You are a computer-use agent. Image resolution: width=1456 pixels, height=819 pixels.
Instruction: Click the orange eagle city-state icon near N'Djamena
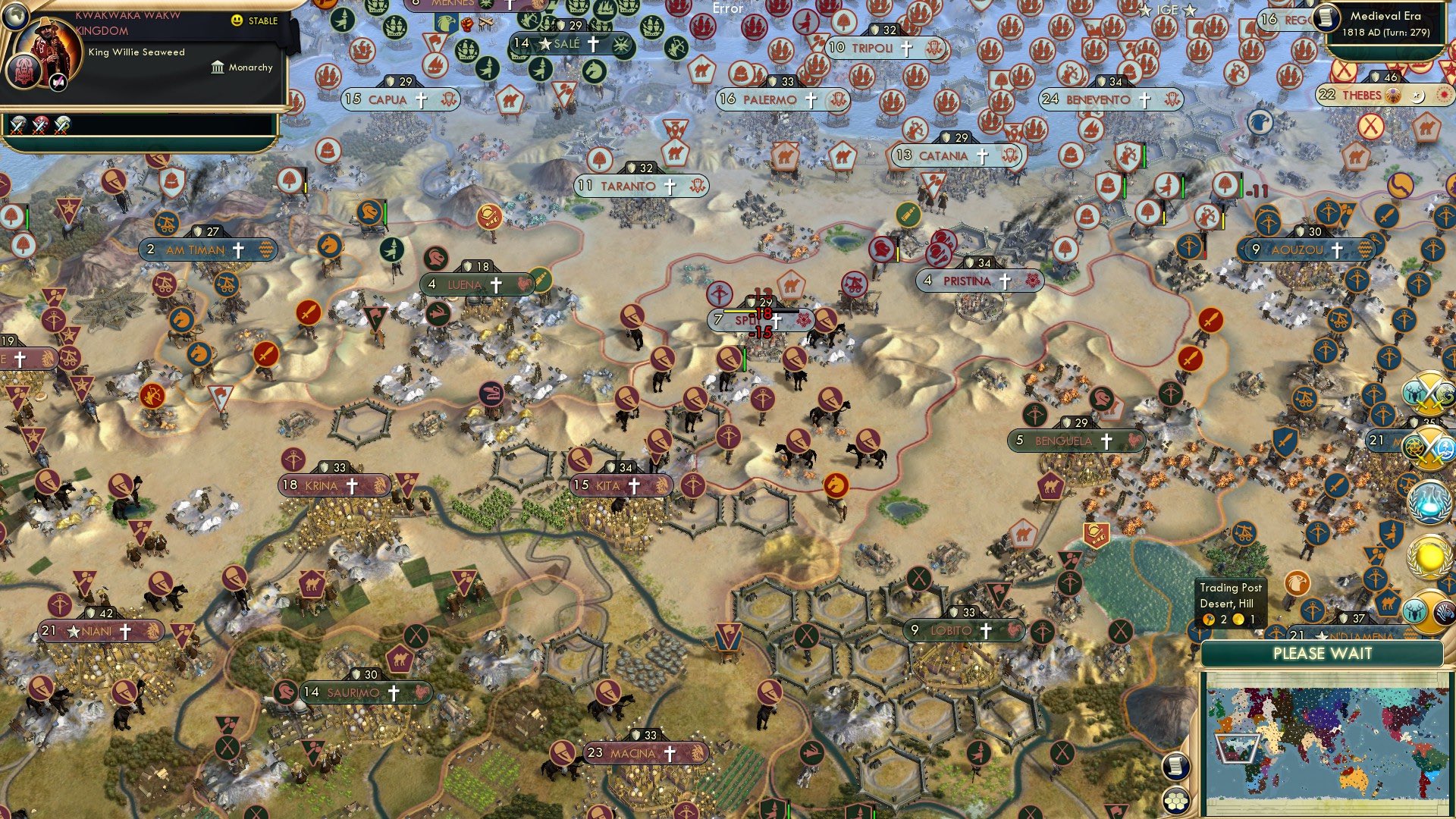1297,584
